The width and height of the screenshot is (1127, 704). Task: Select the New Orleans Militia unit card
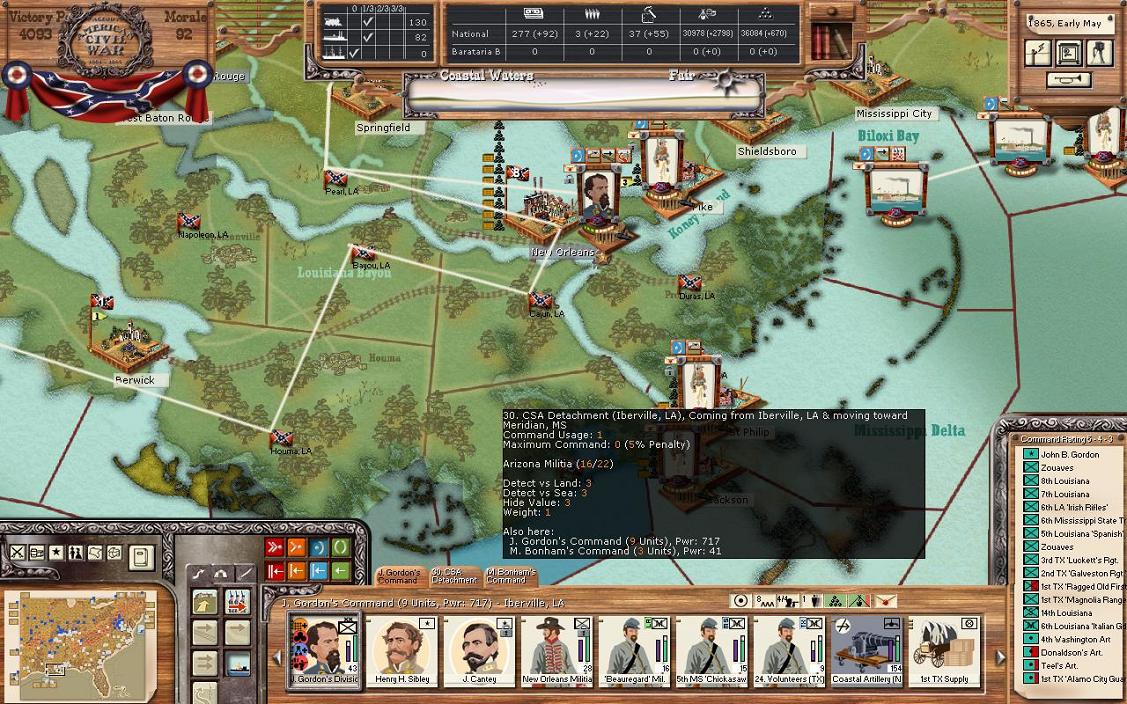[x=556, y=651]
